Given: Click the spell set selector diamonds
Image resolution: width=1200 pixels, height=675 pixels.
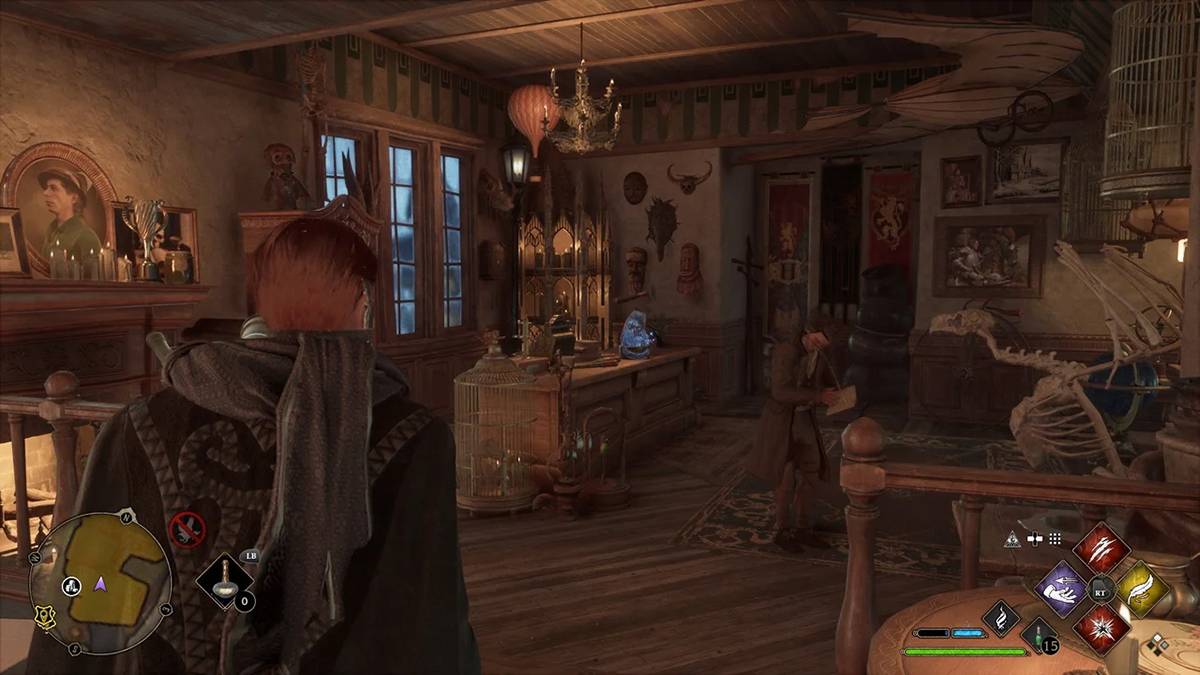Looking at the screenshot, I should coord(1158,644).
